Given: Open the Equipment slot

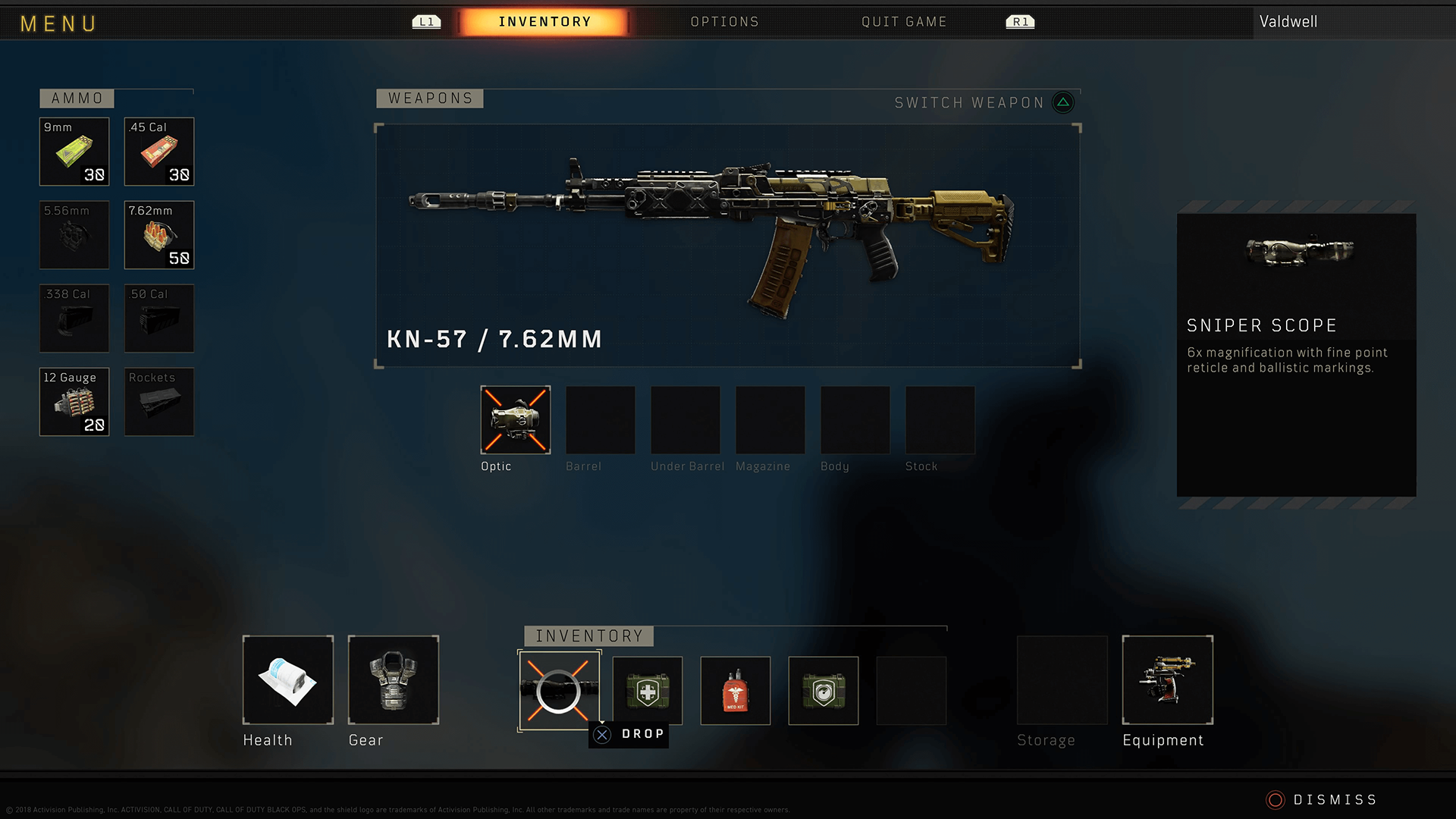Looking at the screenshot, I should (x=1168, y=680).
